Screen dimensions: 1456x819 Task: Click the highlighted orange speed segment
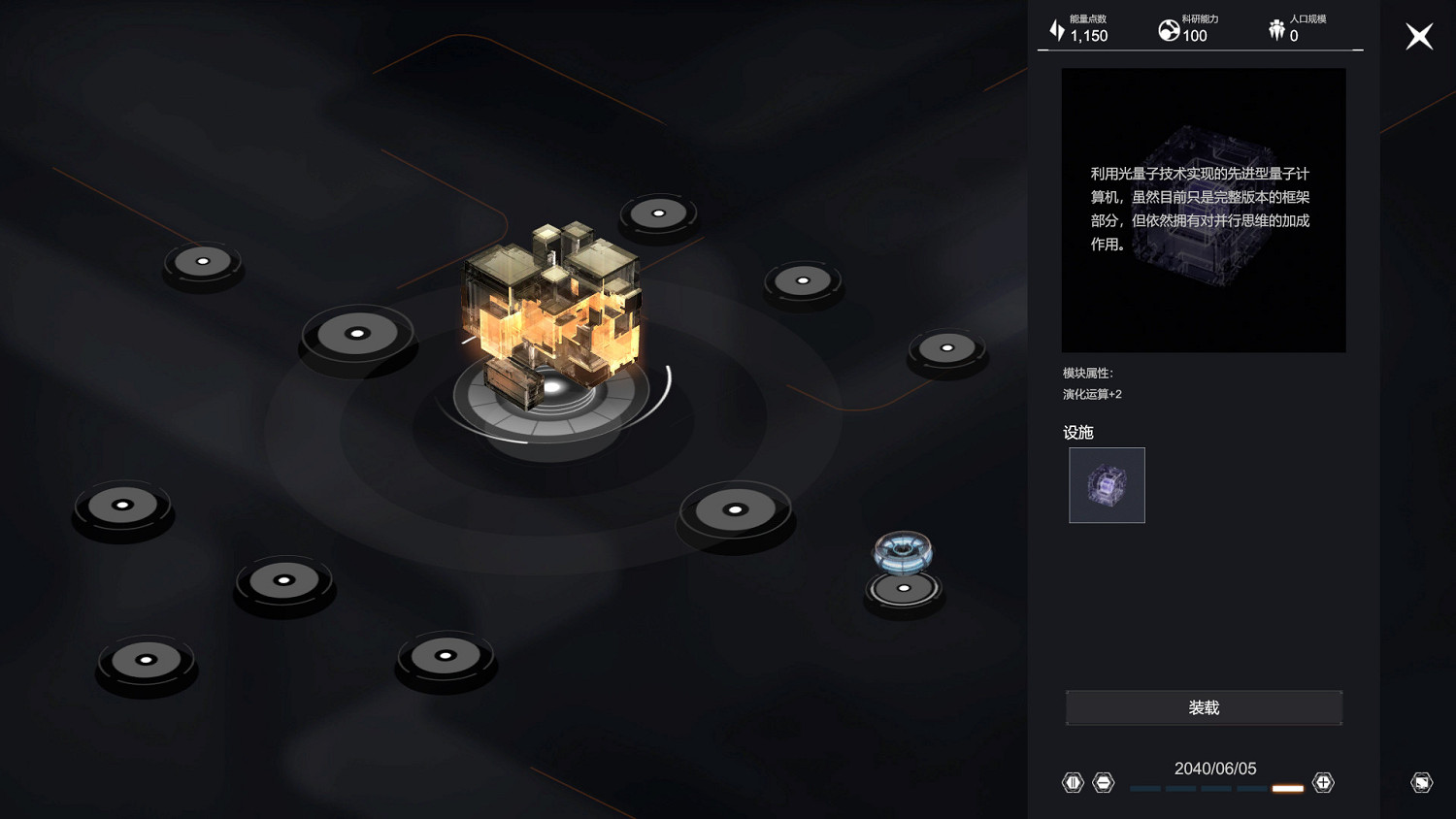tap(1287, 789)
